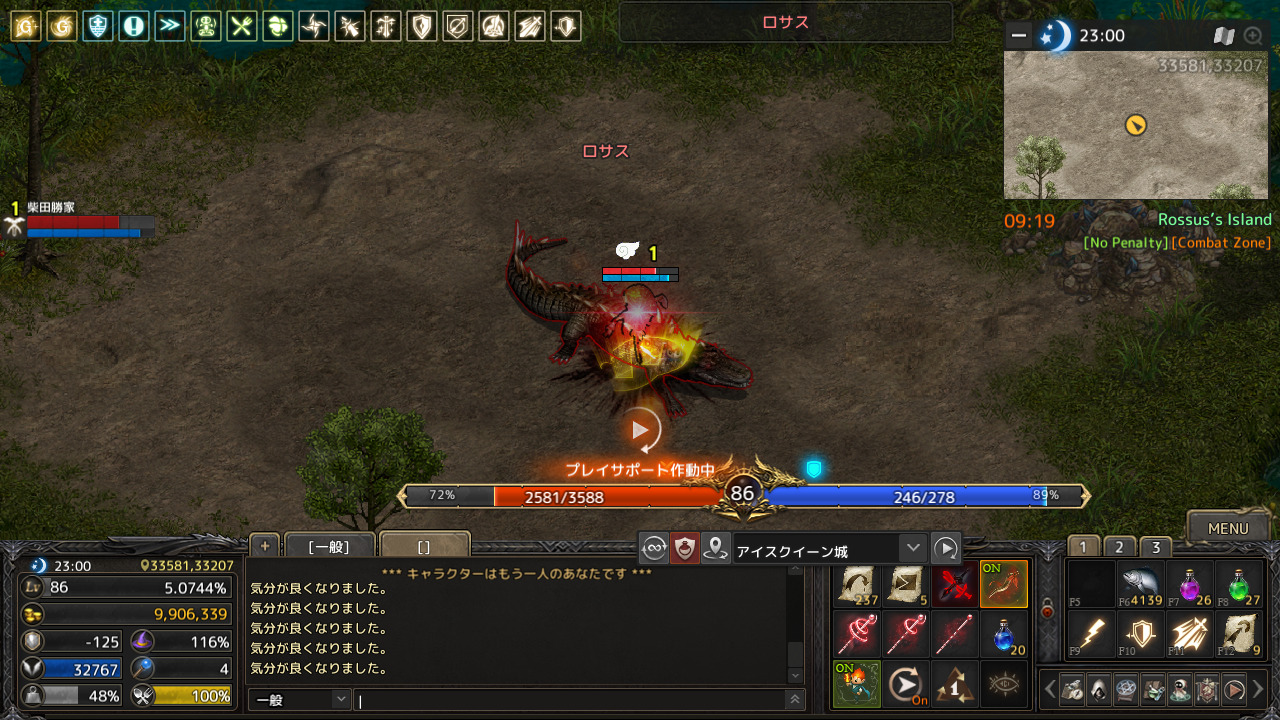Use the scroll with count 237
The width and height of the screenshot is (1280, 720).
(856, 584)
